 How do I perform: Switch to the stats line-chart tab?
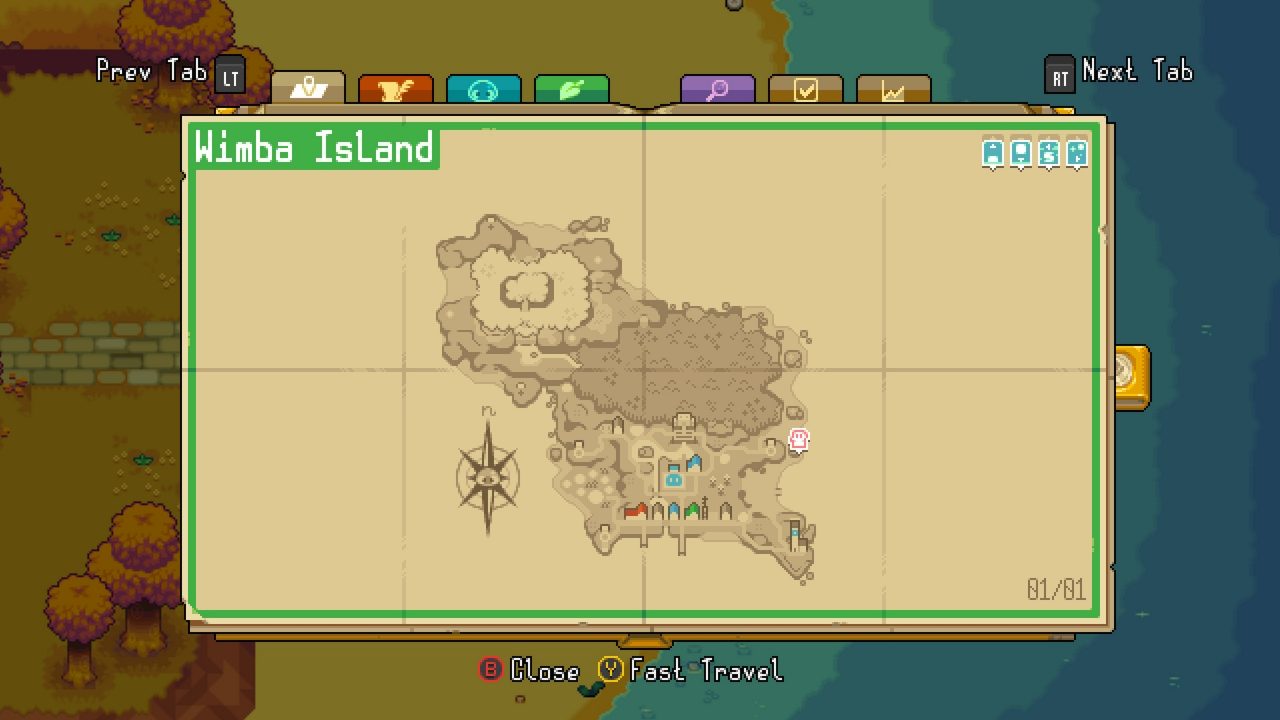pos(890,89)
